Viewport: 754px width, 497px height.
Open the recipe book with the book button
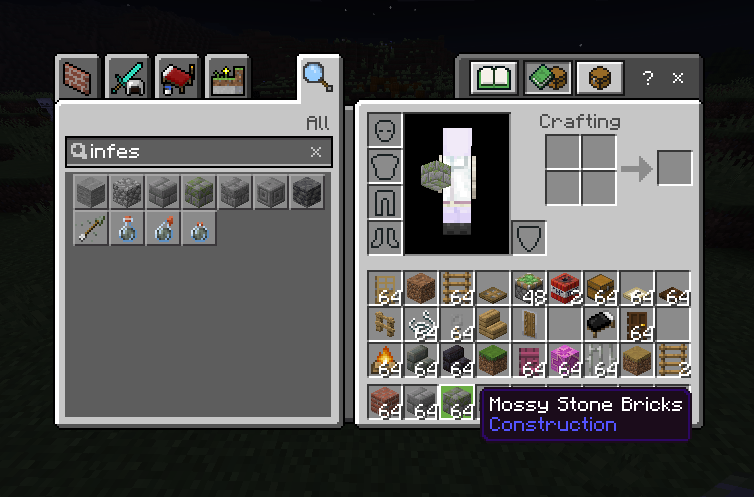pos(496,77)
